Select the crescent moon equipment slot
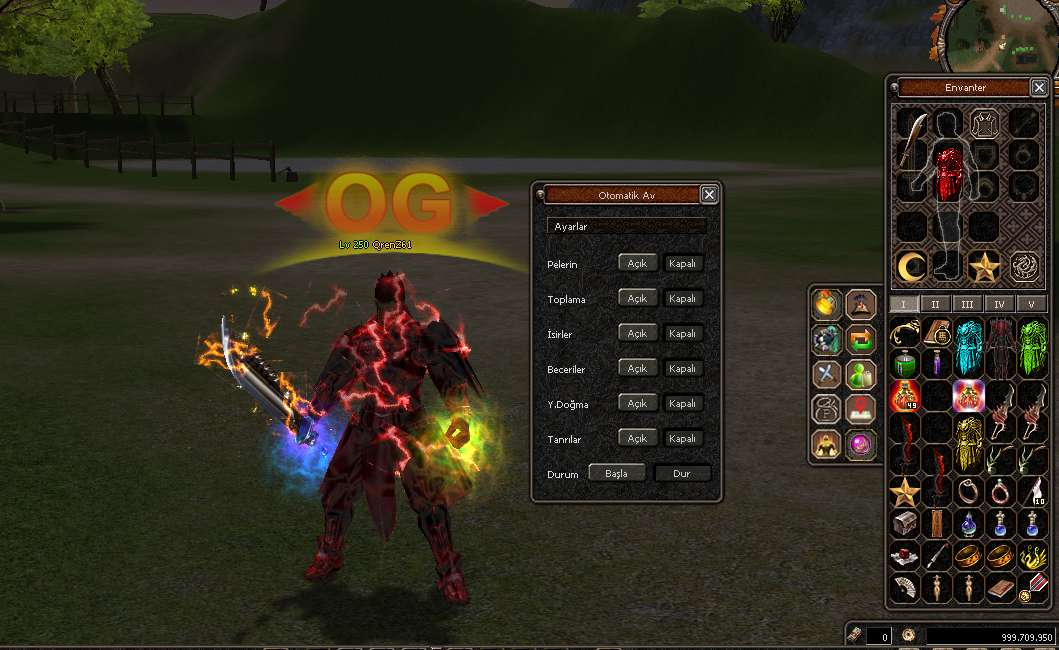This screenshot has height=650, width=1059. [x=910, y=267]
